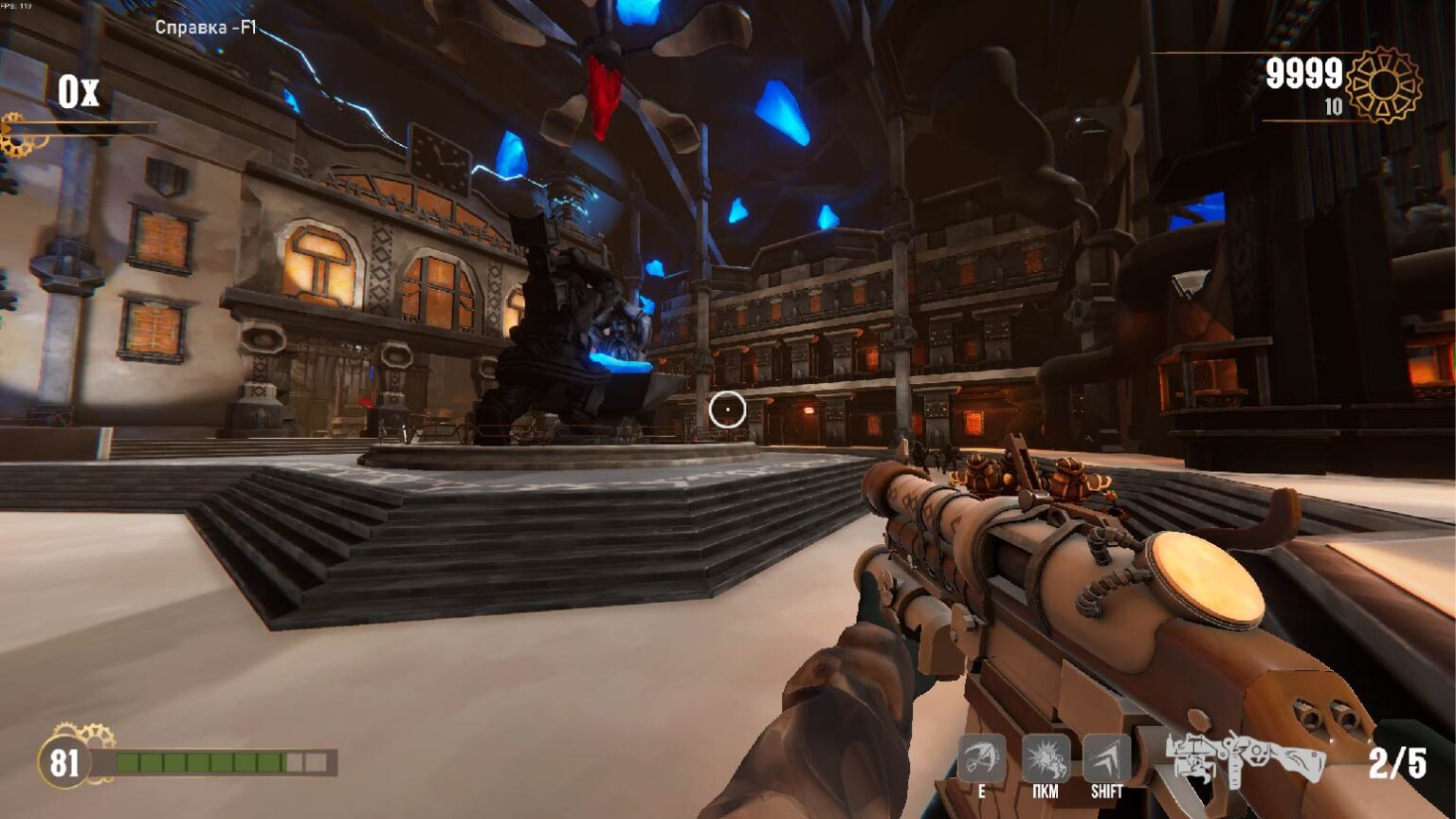Select the explosive punch ability icon
1456x819 pixels.
point(1045,758)
